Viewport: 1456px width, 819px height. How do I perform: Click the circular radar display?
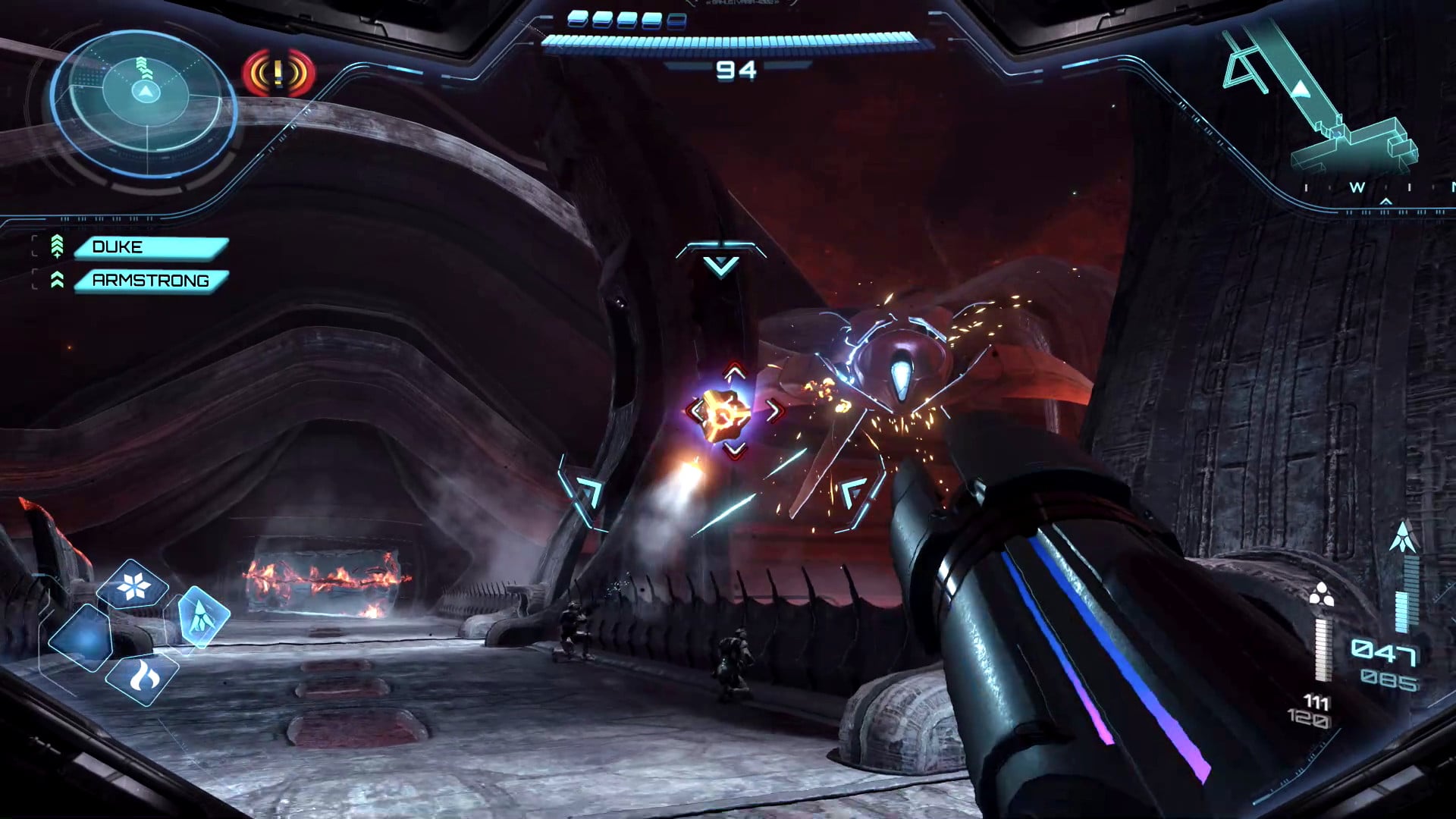tap(144, 103)
